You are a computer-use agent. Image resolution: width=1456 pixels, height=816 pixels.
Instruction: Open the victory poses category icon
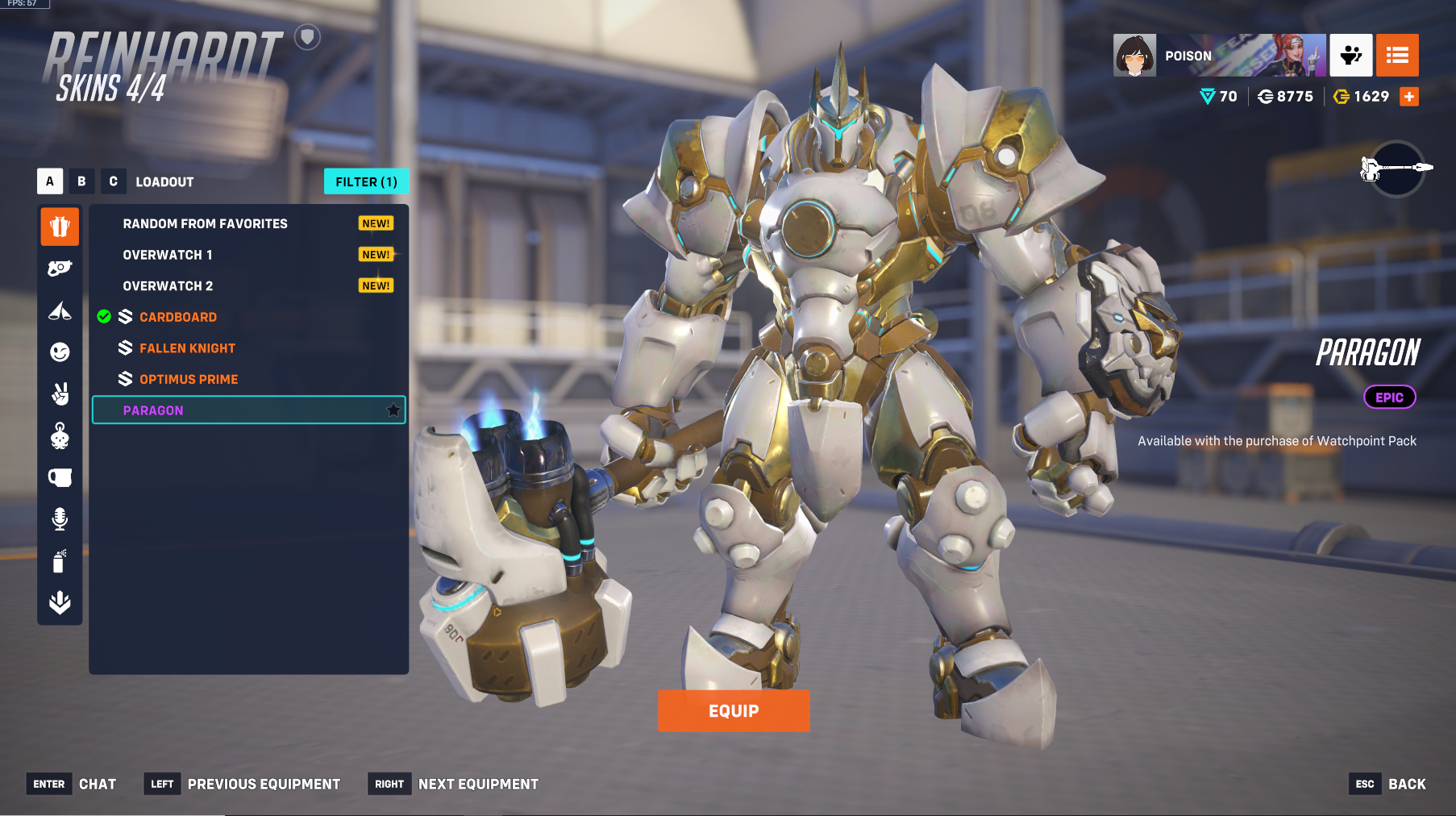(x=60, y=393)
